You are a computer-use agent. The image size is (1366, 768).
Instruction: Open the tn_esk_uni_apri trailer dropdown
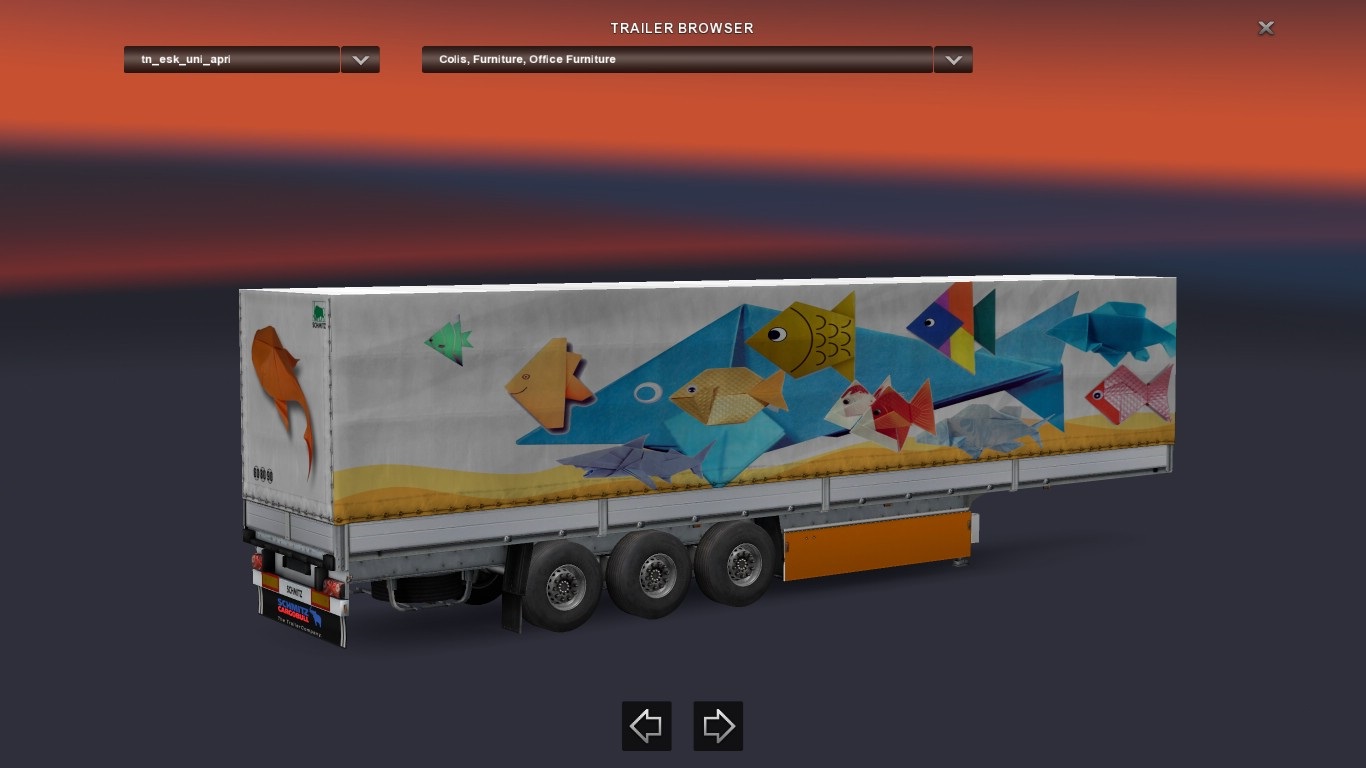pos(360,60)
